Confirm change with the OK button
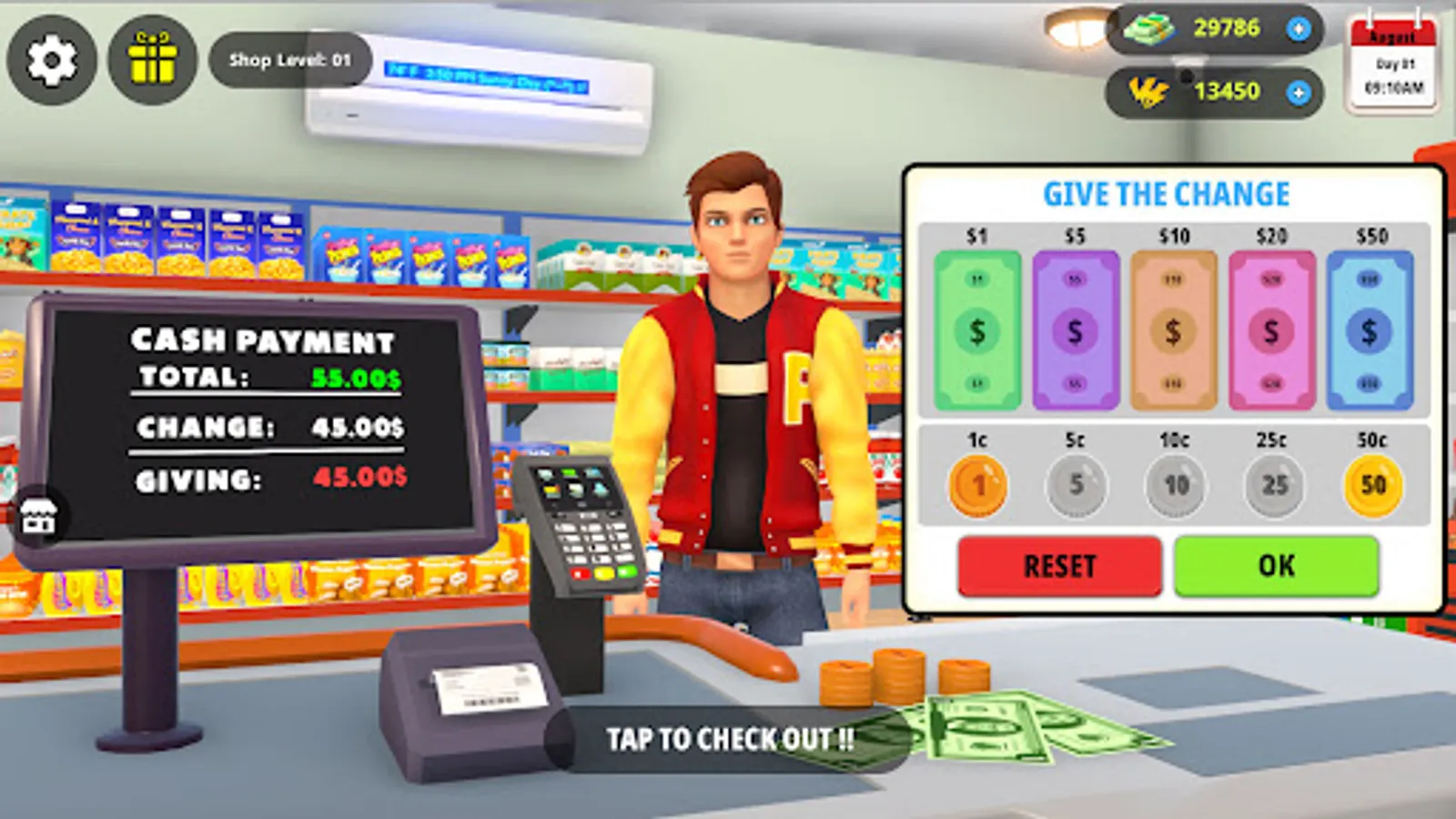The height and width of the screenshot is (819, 1456). pos(1278,565)
